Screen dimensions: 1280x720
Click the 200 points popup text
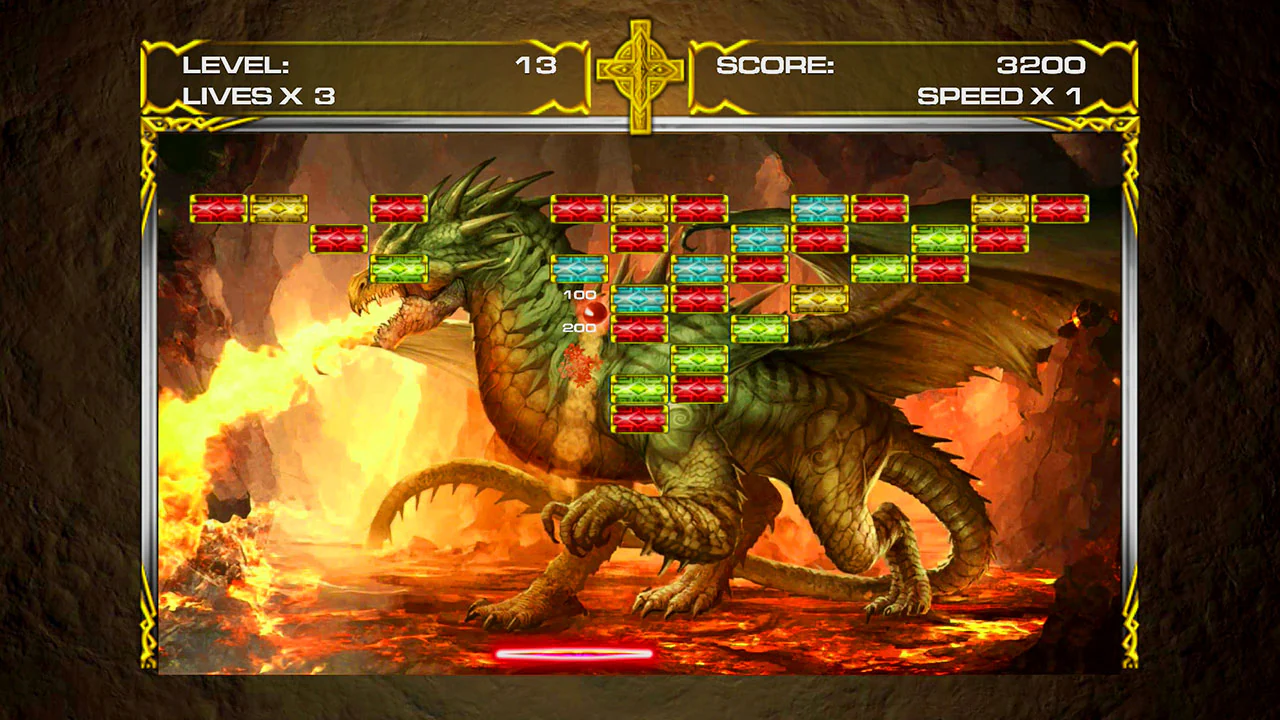pyautogui.click(x=580, y=328)
